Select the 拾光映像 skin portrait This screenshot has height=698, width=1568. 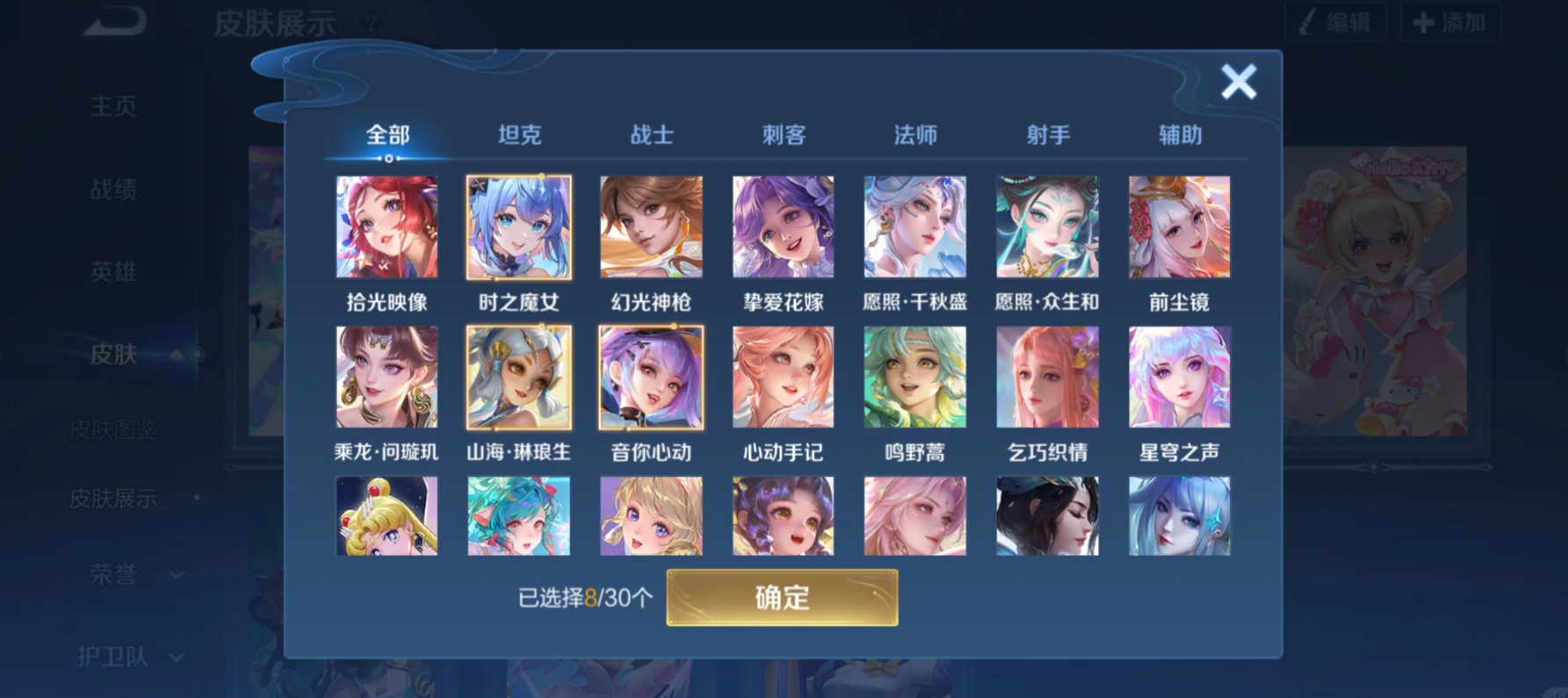pyautogui.click(x=387, y=227)
